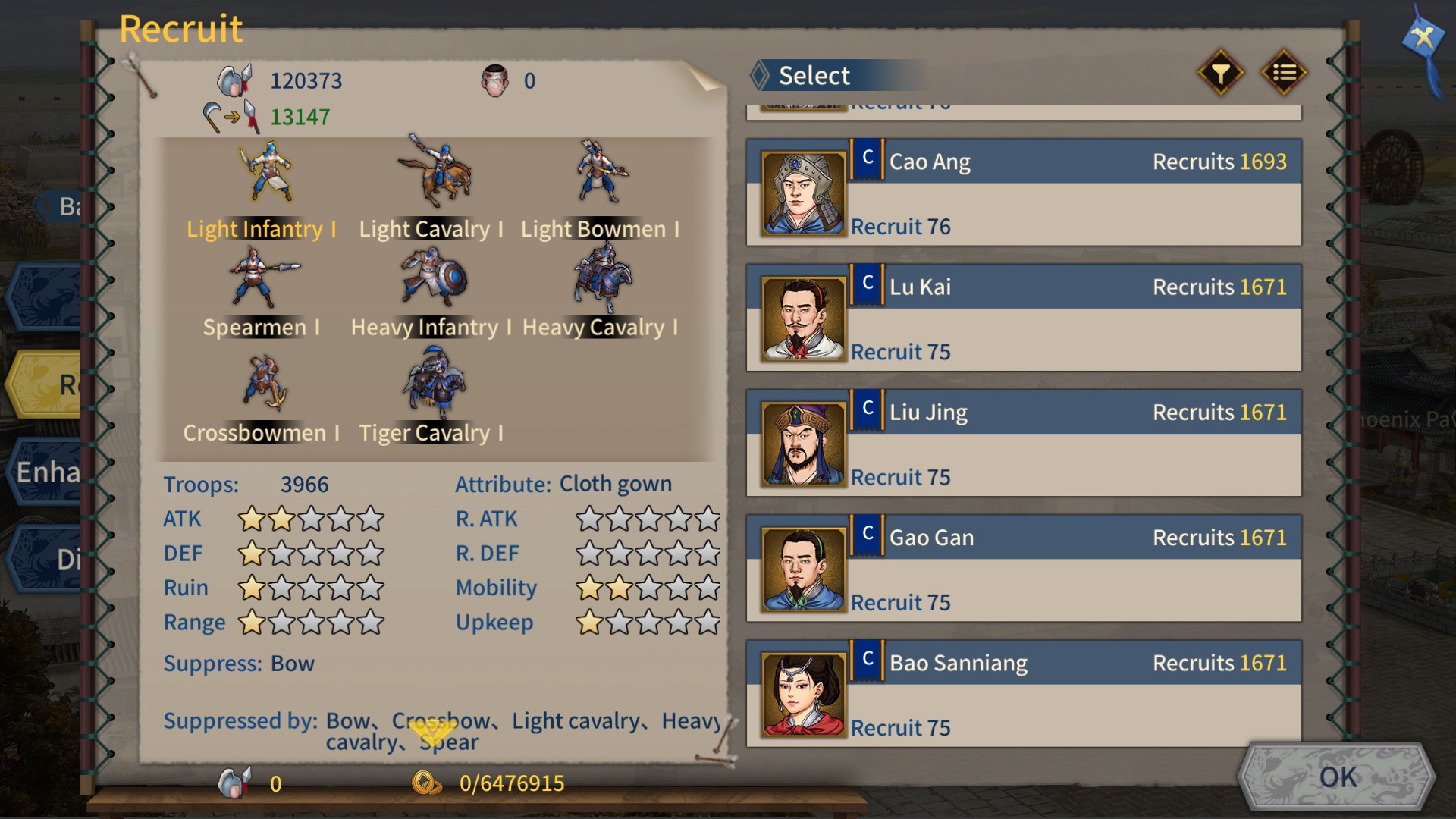
Task: Switch to the Enhance side tab
Action: point(47,472)
